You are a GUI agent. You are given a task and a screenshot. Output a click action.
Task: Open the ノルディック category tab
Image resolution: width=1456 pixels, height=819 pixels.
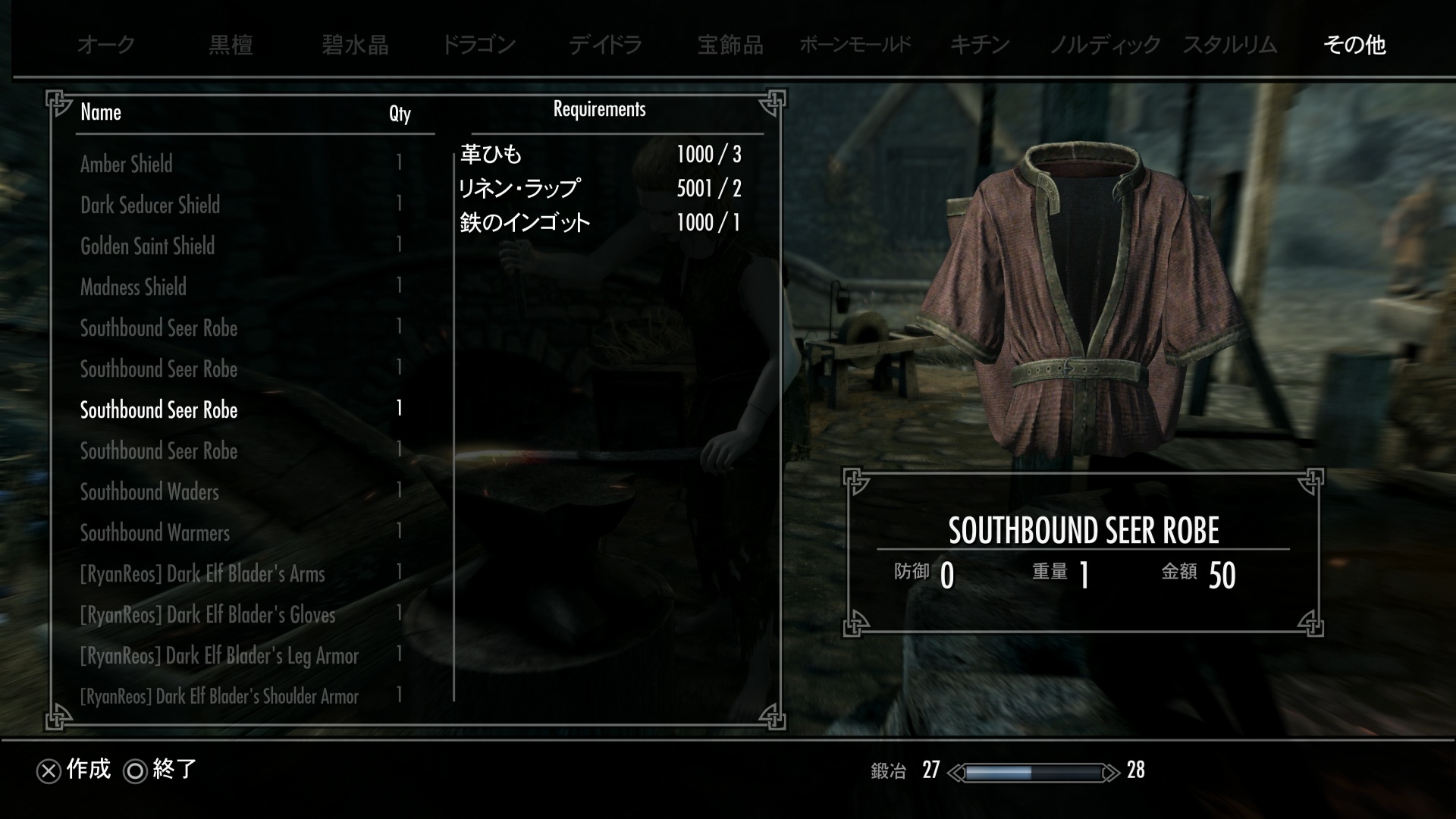(1105, 45)
